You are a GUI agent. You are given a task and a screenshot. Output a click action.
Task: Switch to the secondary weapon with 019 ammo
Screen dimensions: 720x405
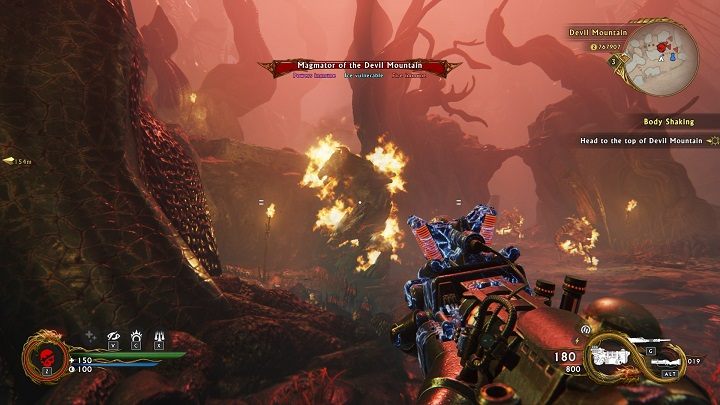tap(667, 361)
